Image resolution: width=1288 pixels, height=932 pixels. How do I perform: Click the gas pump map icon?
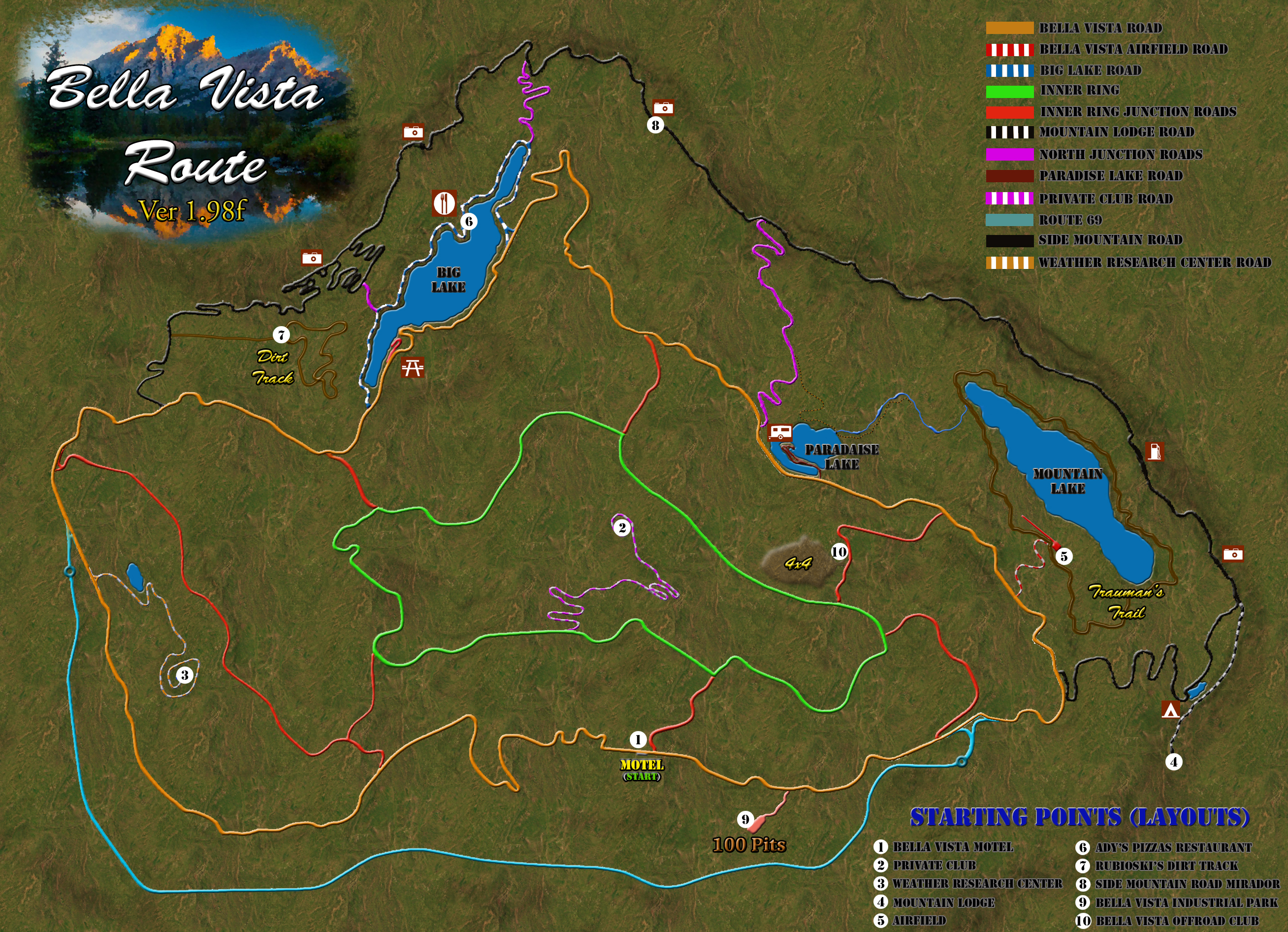coord(1155,451)
